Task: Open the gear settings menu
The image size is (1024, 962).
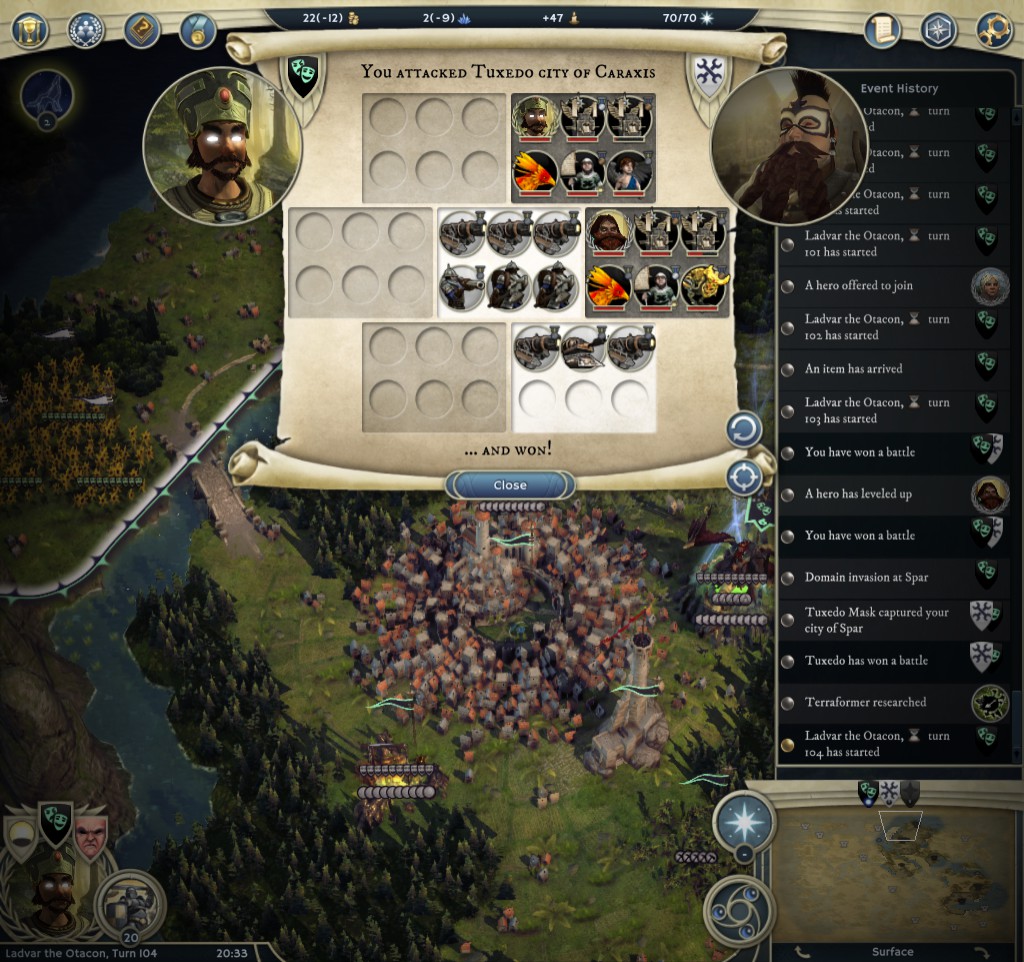Action: 994,30
